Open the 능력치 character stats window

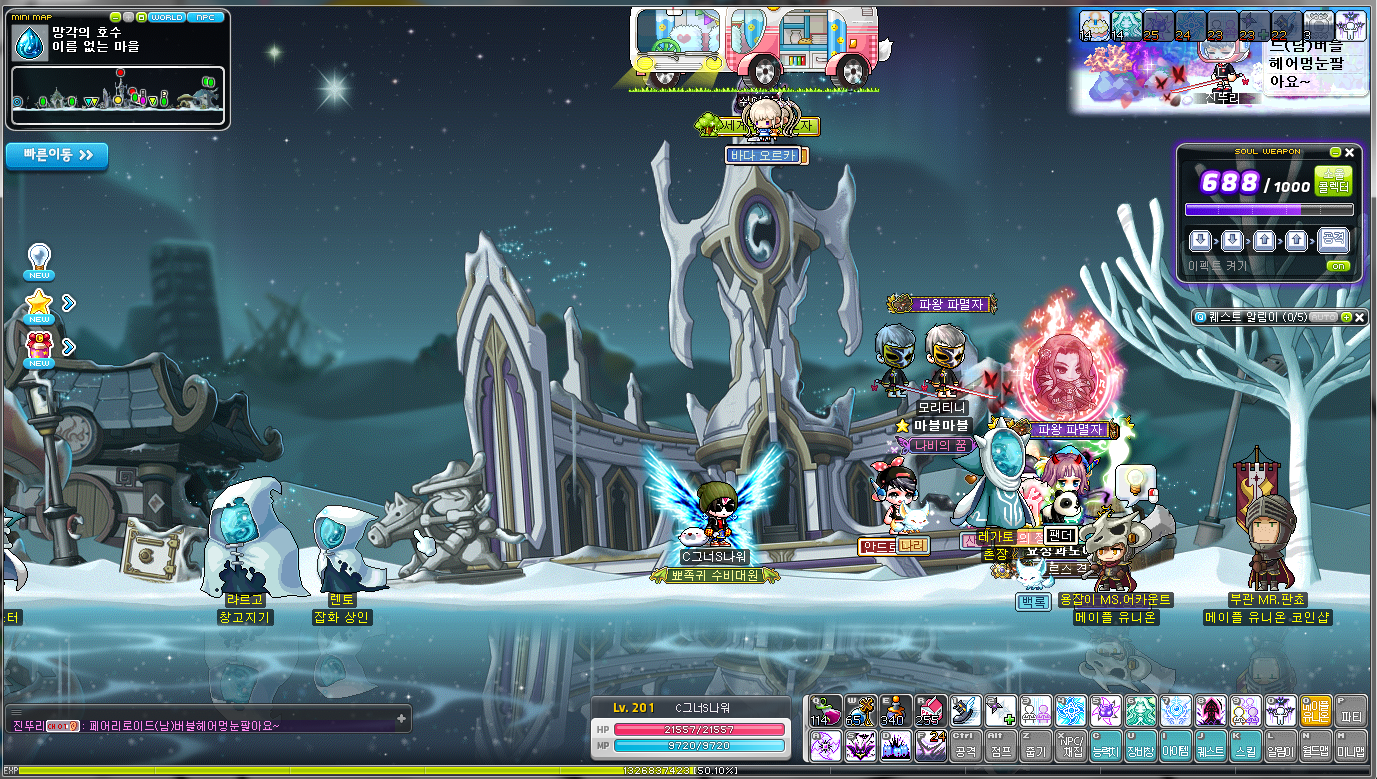[x=1103, y=745]
